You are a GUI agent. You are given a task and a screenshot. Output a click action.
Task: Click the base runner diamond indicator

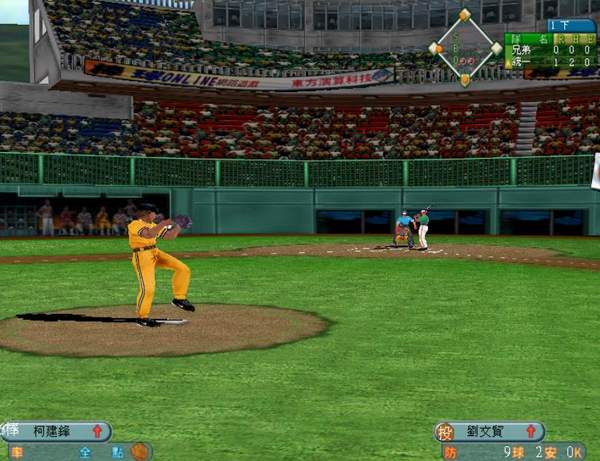tap(465, 47)
